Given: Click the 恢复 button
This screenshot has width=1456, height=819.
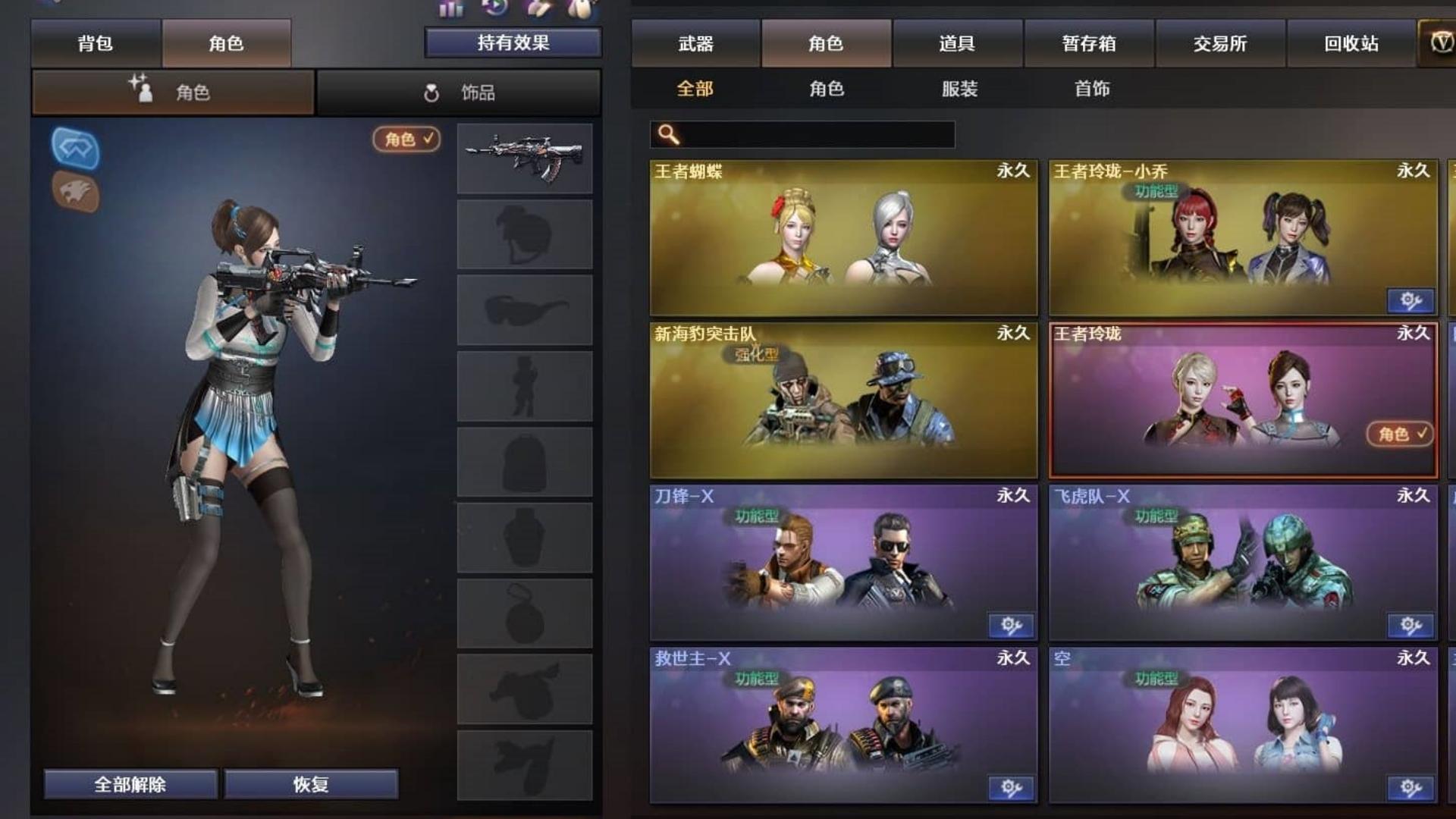Looking at the screenshot, I should [310, 784].
